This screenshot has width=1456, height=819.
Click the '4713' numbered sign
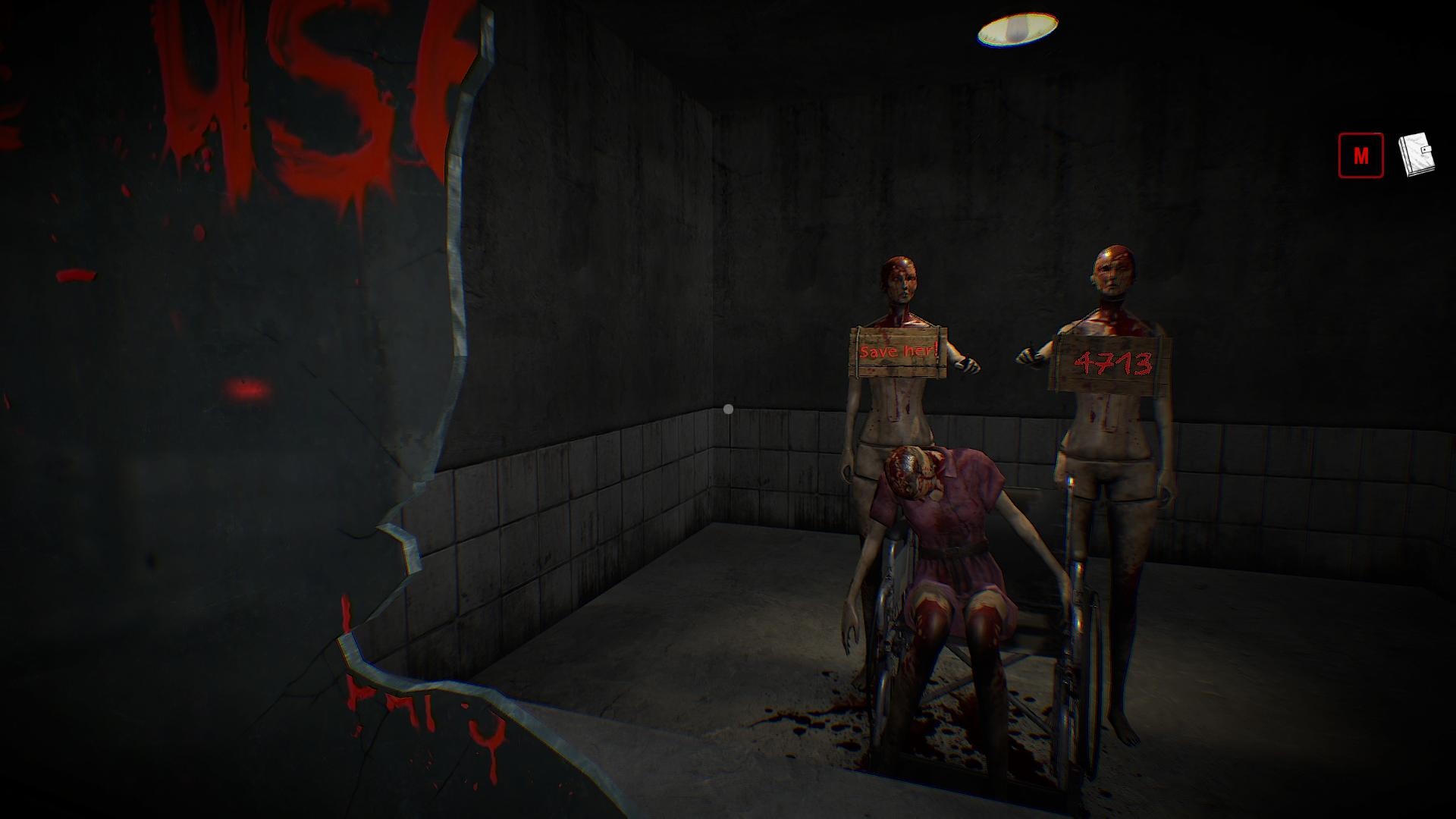(x=1112, y=362)
